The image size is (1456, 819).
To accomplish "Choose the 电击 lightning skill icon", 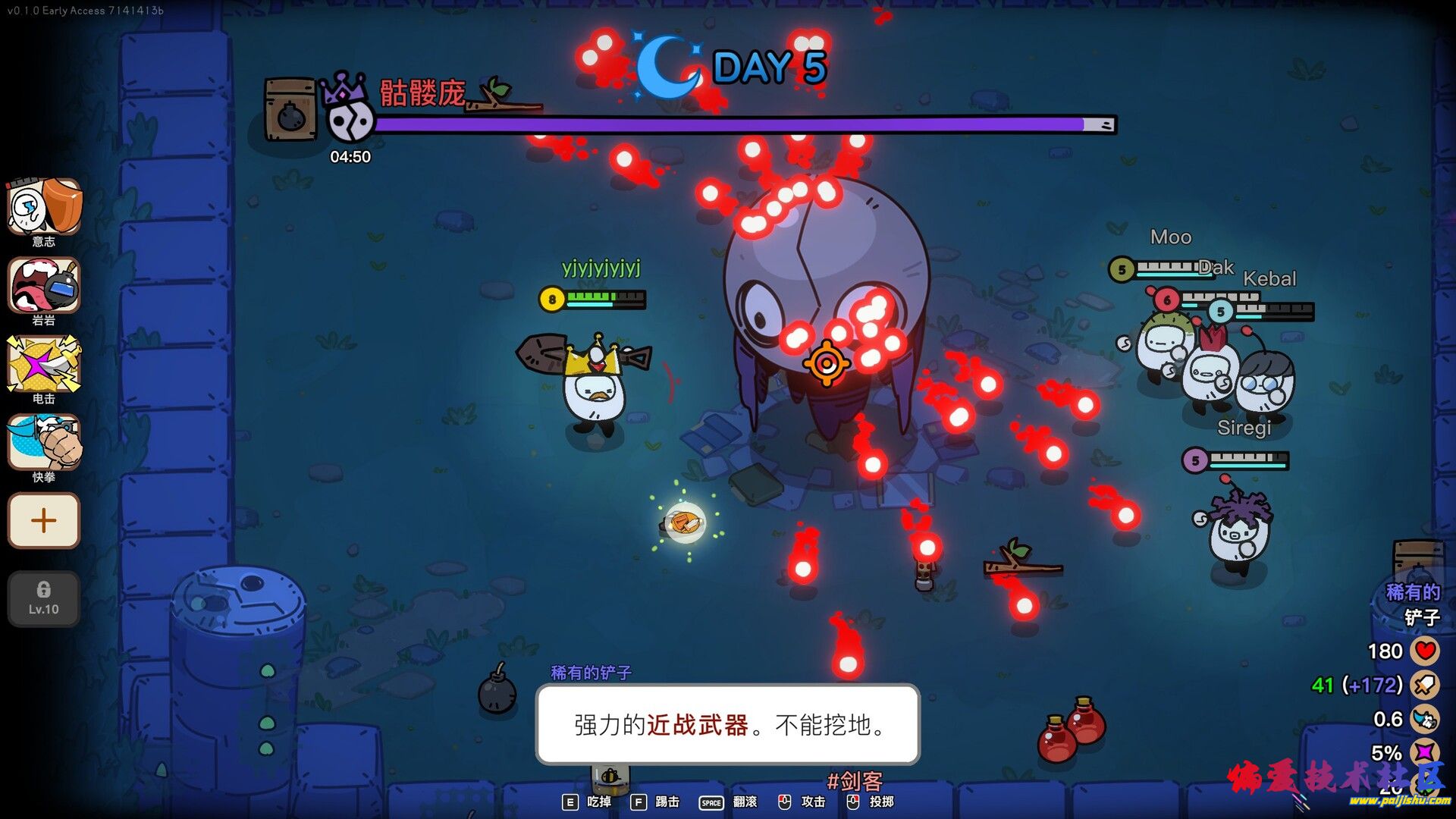I will [x=44, y=364].
